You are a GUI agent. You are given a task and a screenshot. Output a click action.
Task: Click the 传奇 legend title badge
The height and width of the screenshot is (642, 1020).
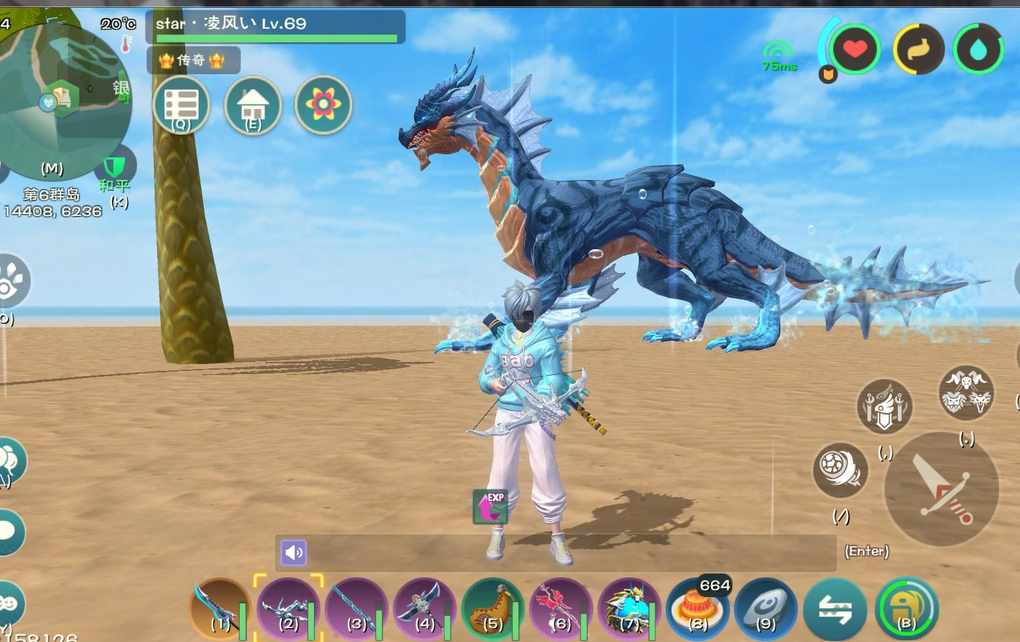click(x=191, y=61)
